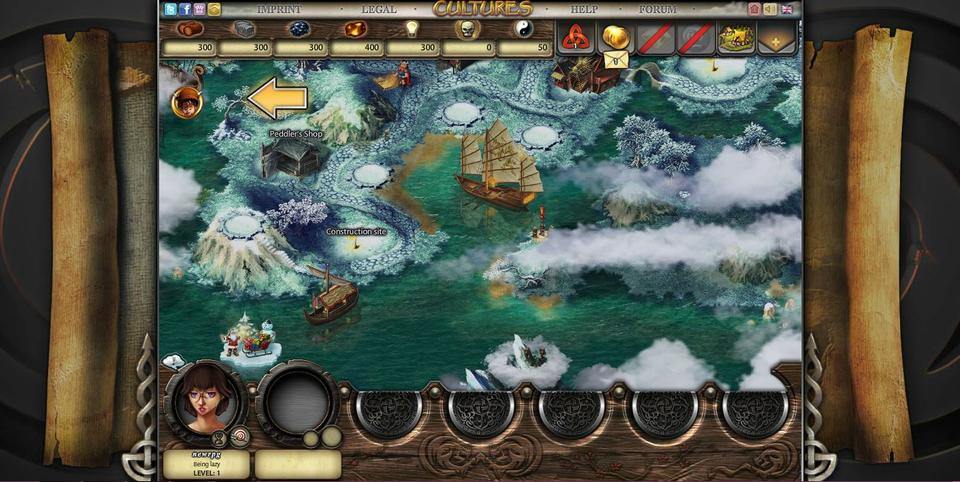960x482 pixels.
Task: Select the character portrait quest icon
Action: pyautogui.click(x=186, y=101)
